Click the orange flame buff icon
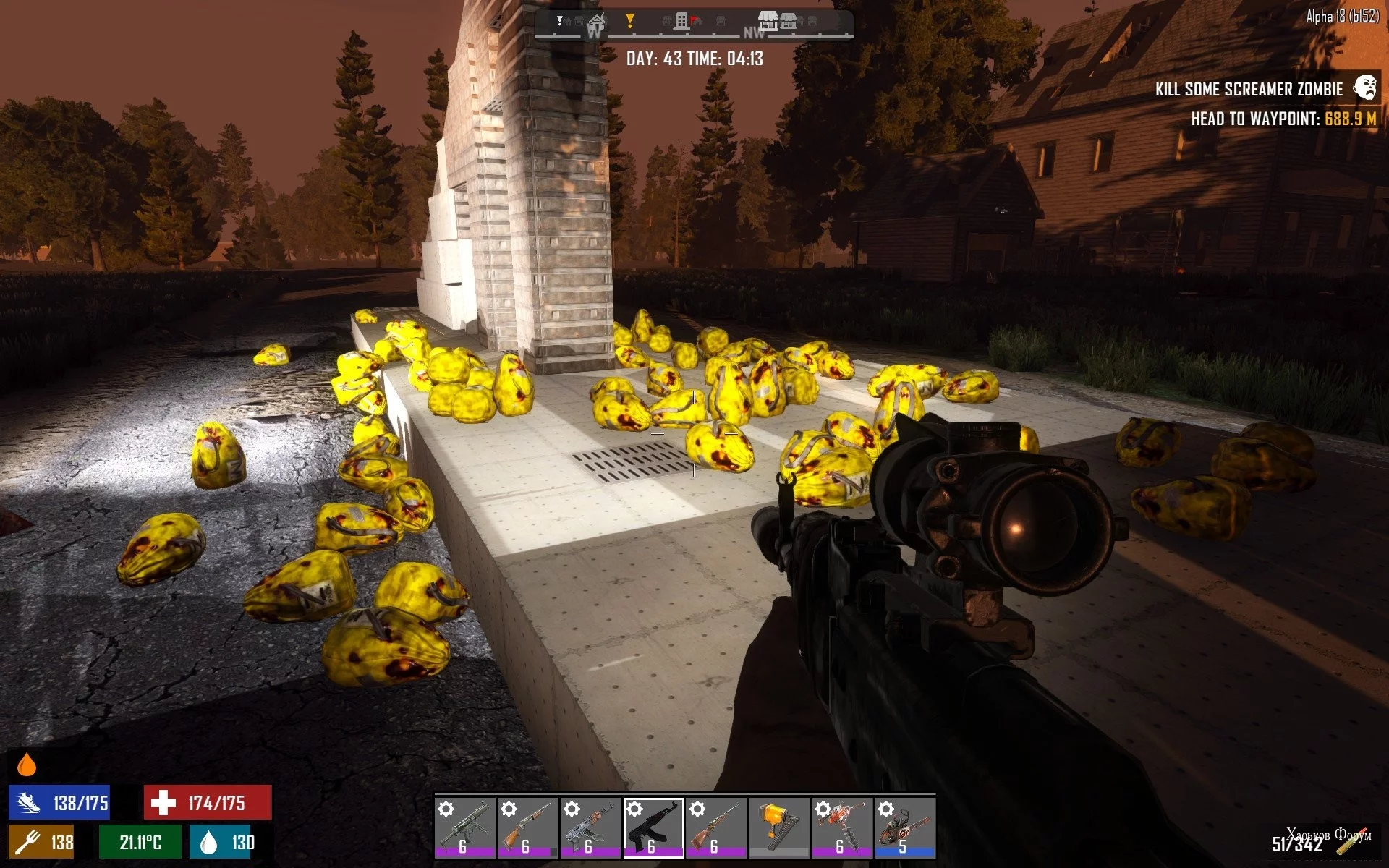Viewport: 1389px width, 868px height. [27, 765]
